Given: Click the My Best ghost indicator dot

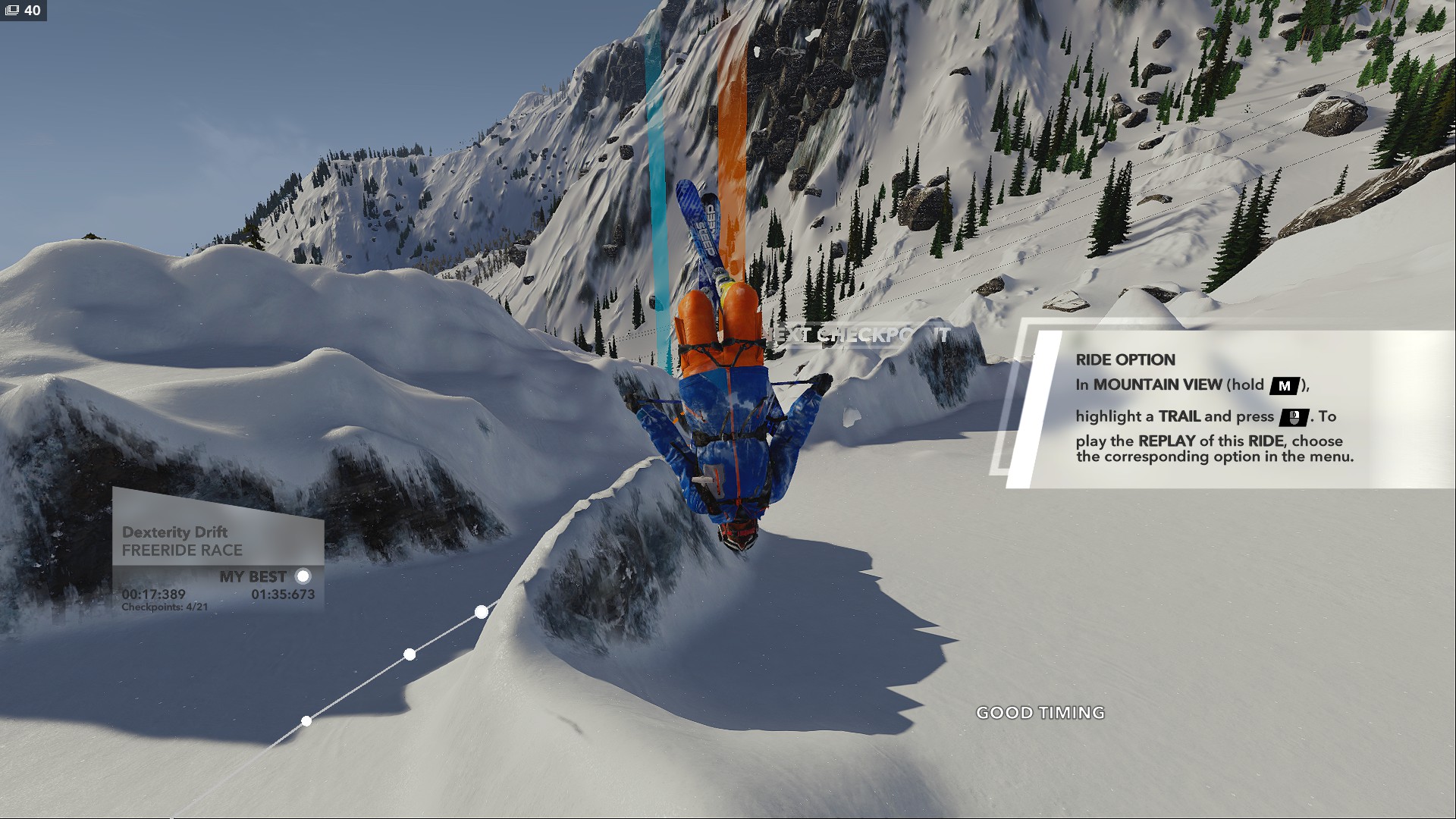Looking at the screenshot, I should (x=303, y=576).
